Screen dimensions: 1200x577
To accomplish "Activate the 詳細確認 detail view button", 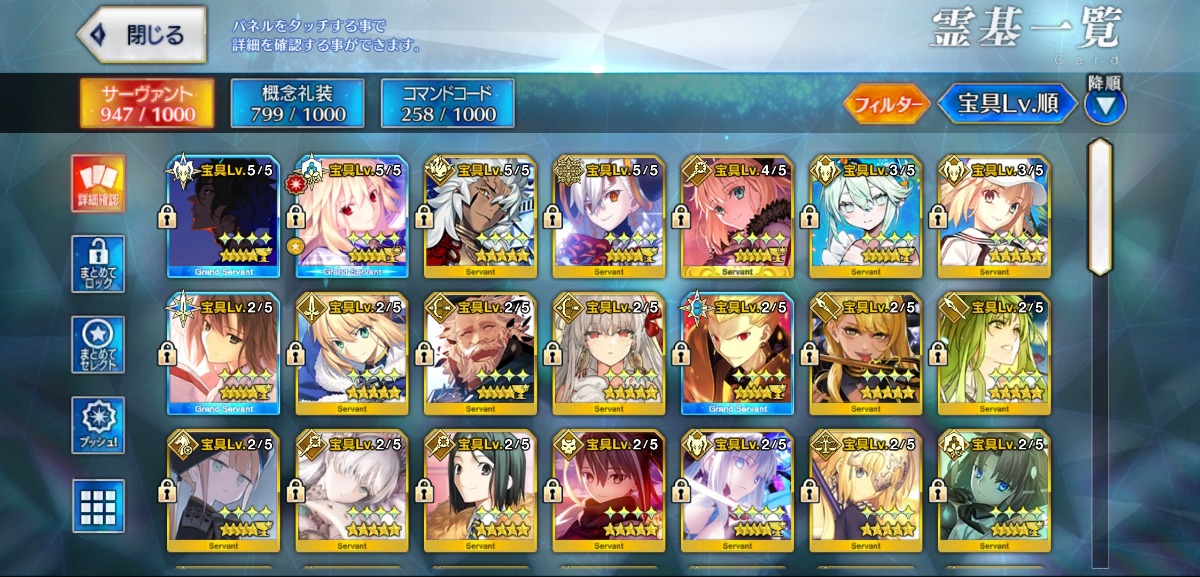I will coord(98,184).
